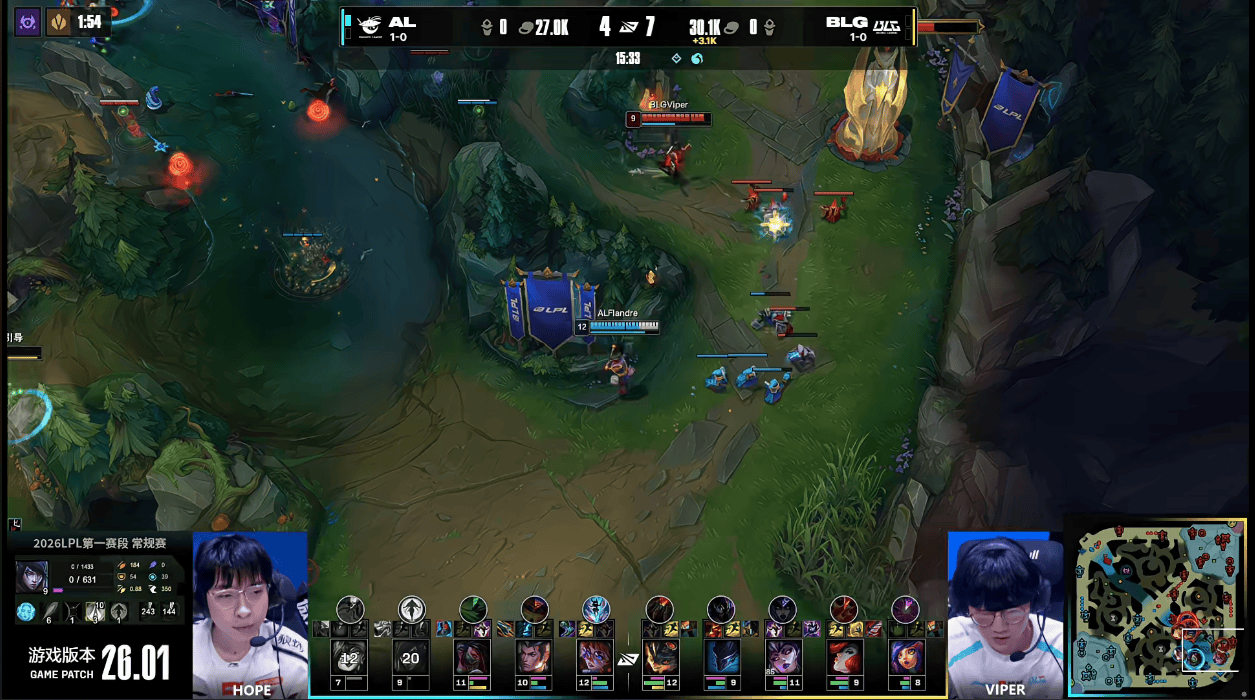Select the focused champion portrait in the stats panel
1255x700 pixels.
tap(31, 576)
